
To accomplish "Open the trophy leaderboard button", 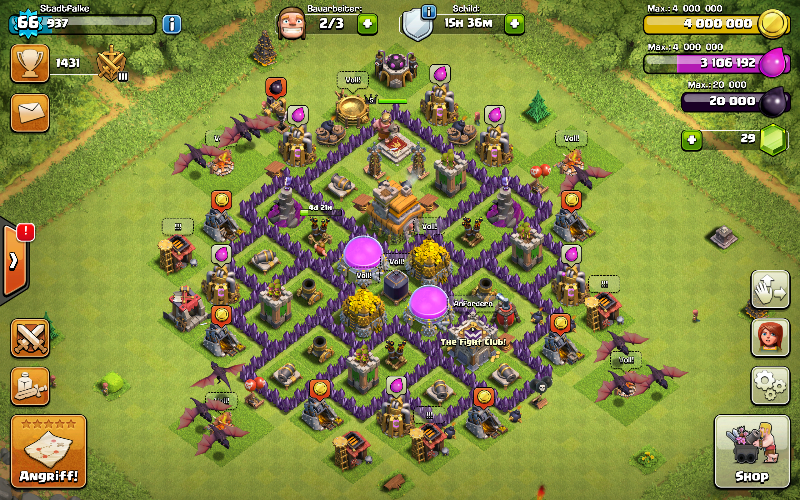I will click(x=30, y=64).
